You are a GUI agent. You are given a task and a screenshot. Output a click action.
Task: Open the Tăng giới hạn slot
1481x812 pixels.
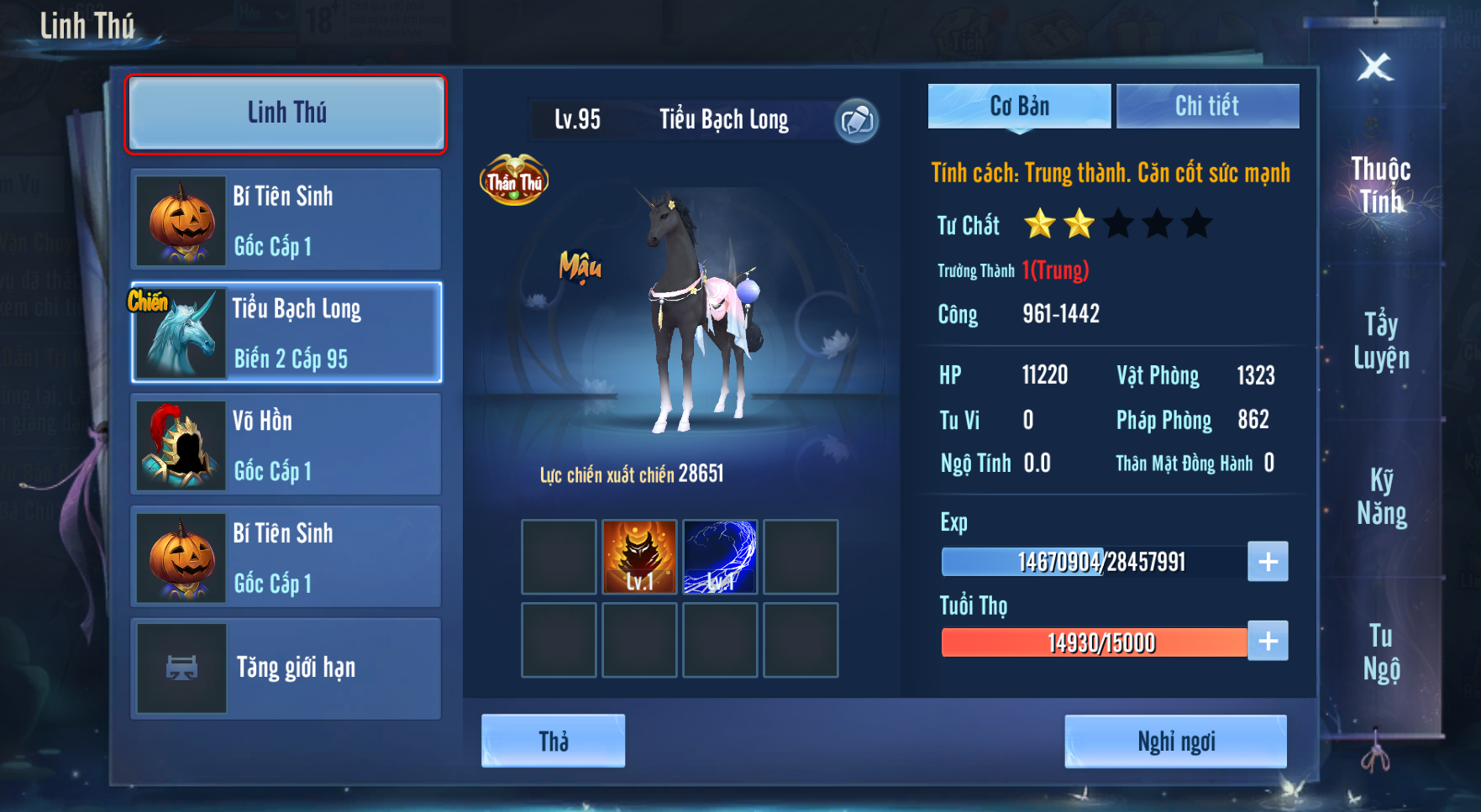tap(286, 668)
